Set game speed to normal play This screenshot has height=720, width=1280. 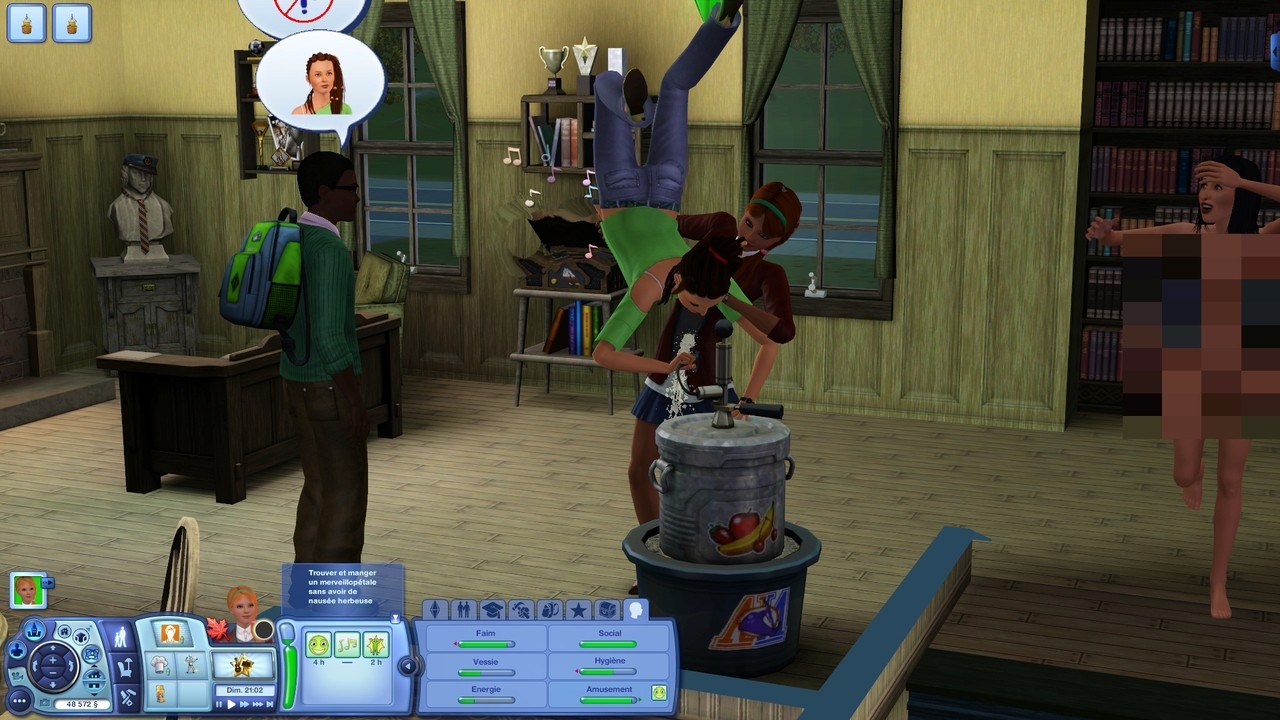click(232, 704)
